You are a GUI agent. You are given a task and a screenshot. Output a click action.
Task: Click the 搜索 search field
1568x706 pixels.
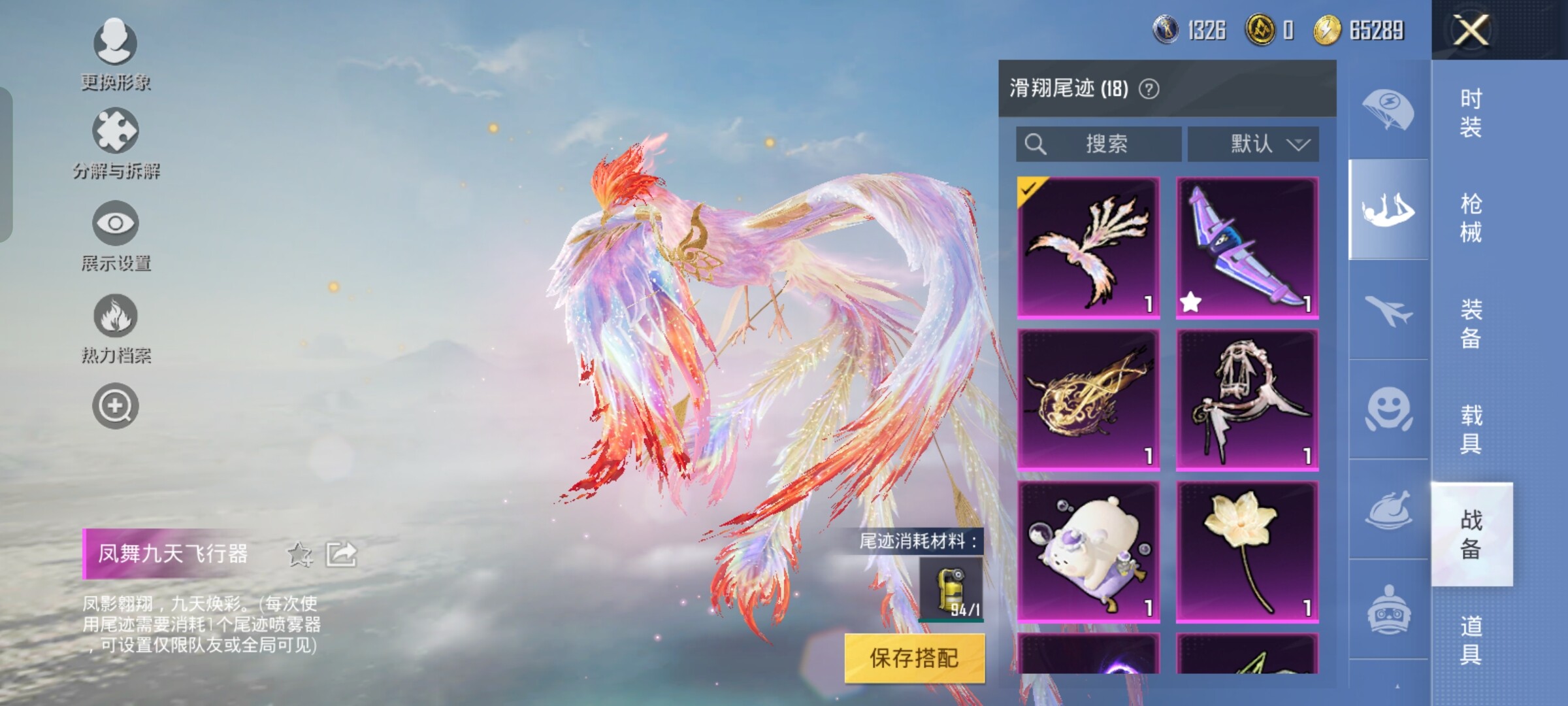1099,144
